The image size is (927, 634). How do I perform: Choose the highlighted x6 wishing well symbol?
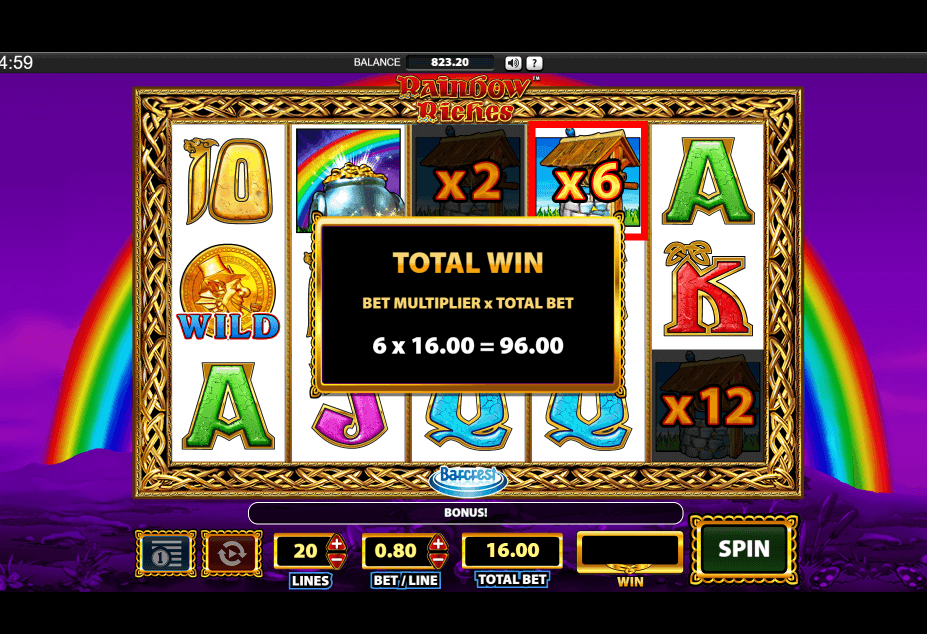coord(588,180)
